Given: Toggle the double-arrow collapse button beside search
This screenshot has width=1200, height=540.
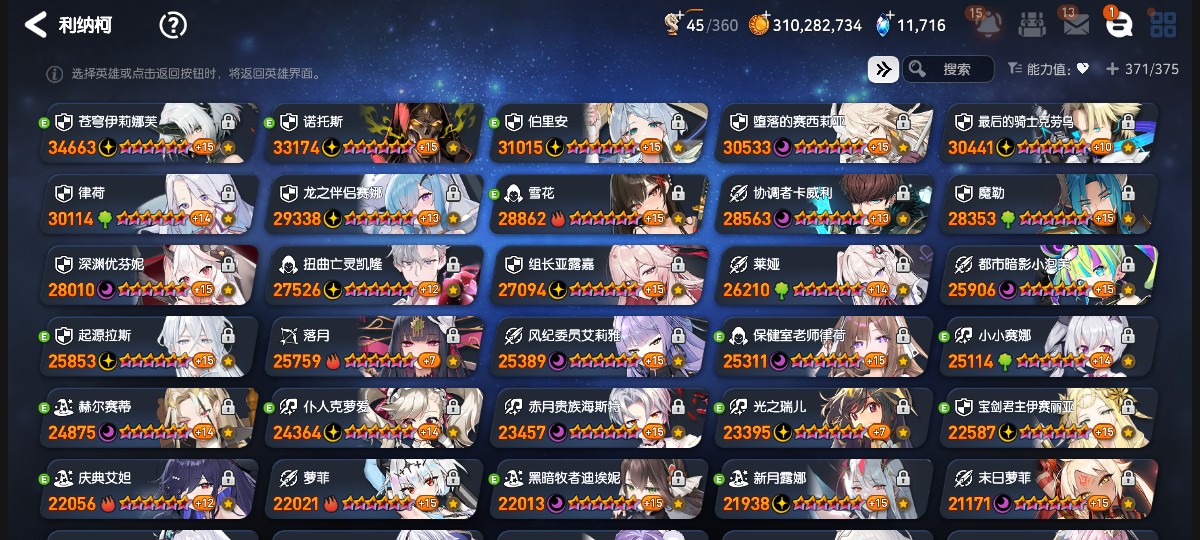Looking at the screenshot, I should [883, 69].
